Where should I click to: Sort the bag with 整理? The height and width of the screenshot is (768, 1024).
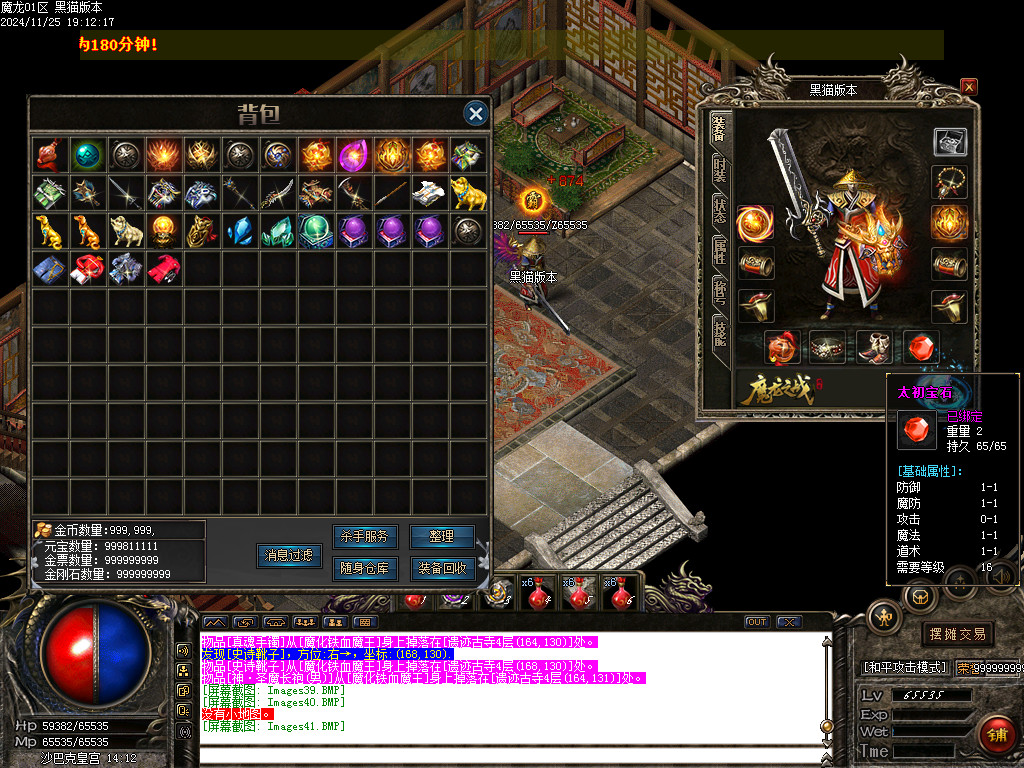click(x=442, y=537)
